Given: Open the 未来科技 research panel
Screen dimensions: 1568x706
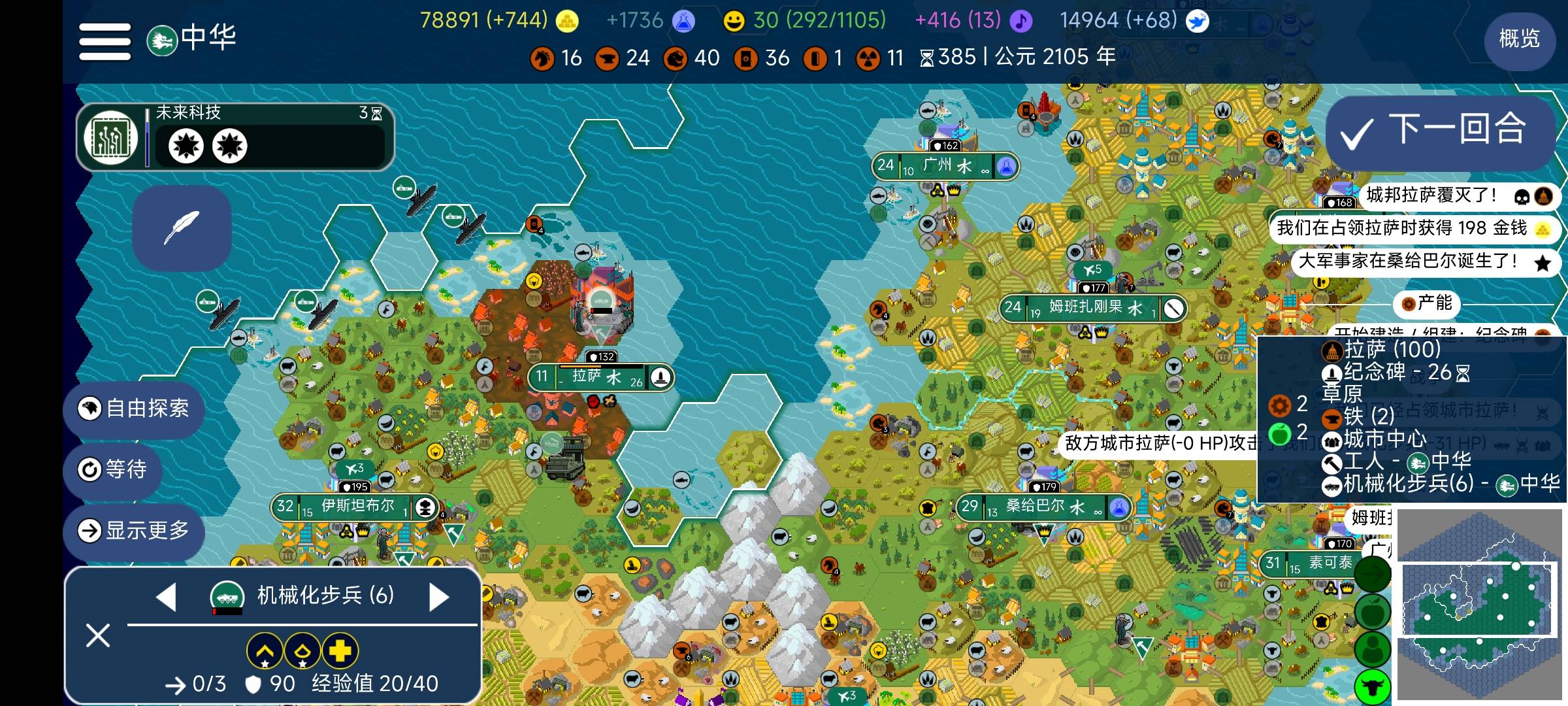Looking at the screenshot, I should 235,137.
